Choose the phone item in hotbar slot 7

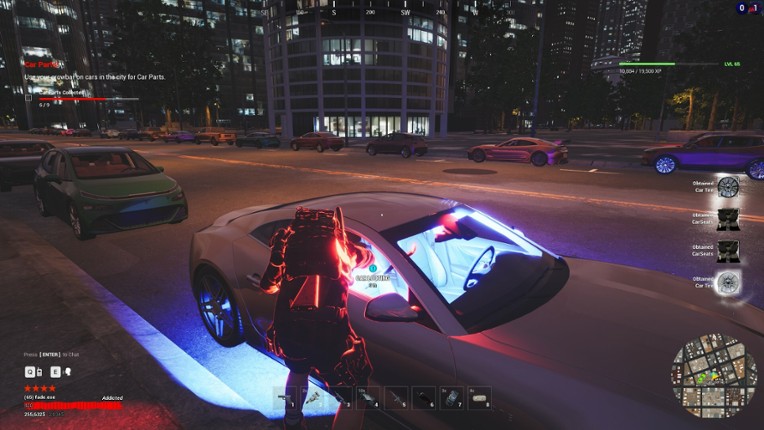(x=452, y=398)
